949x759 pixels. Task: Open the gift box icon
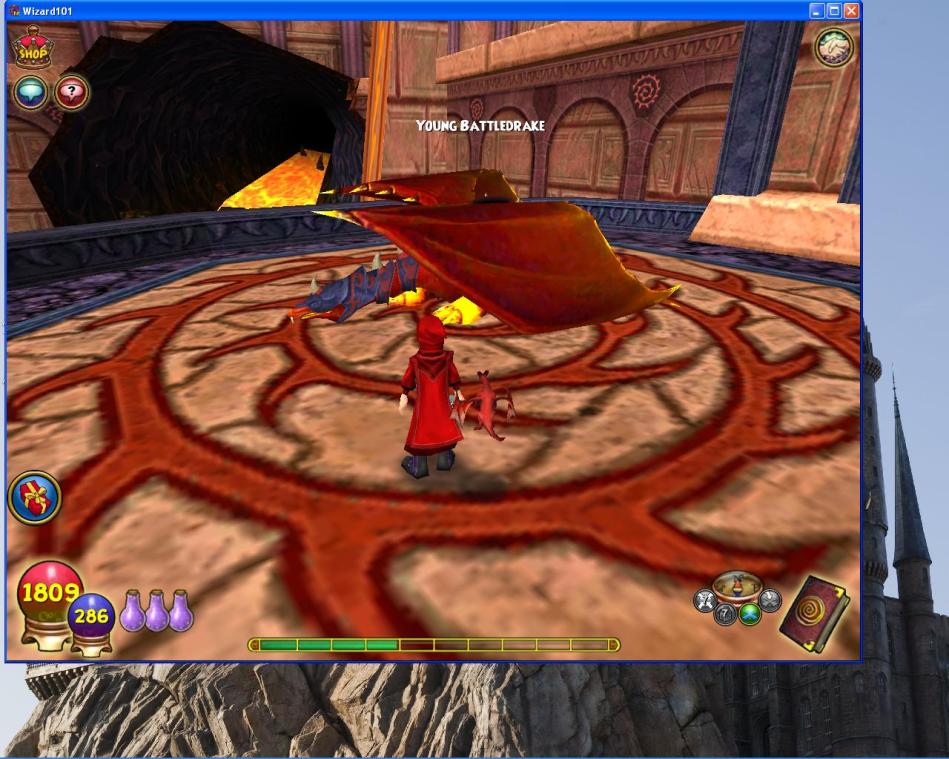(x=34, y=497)
